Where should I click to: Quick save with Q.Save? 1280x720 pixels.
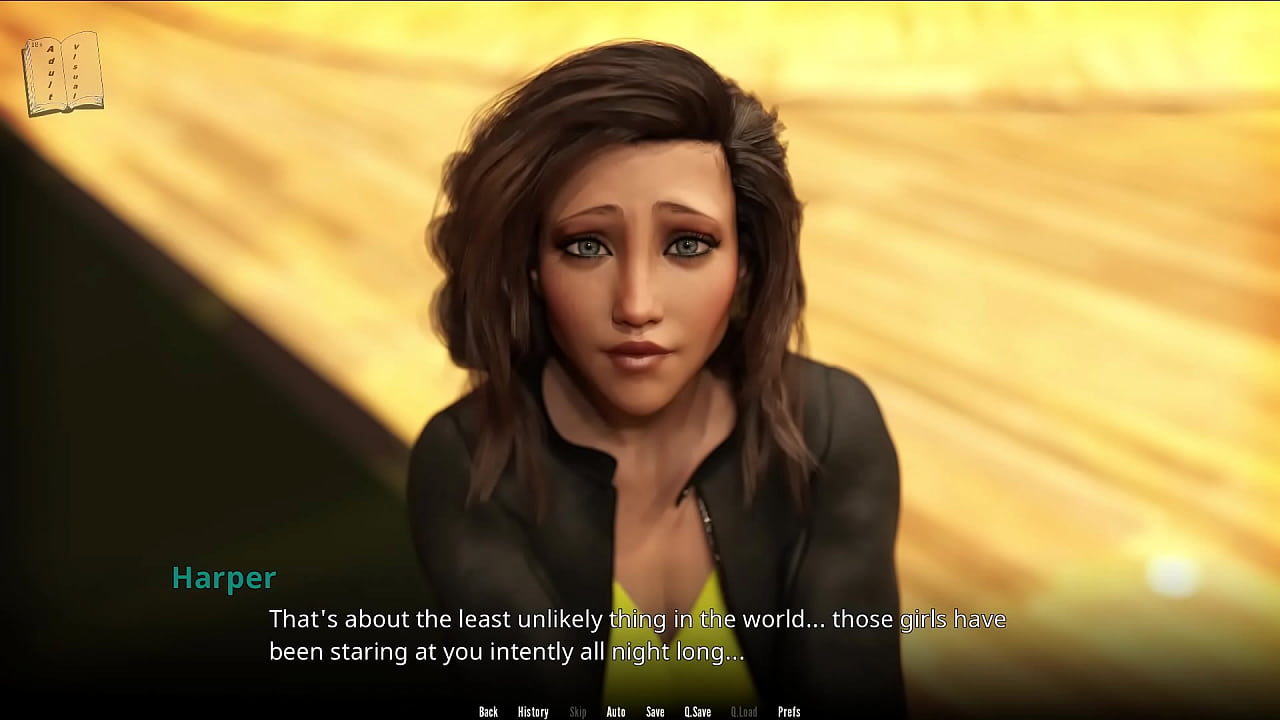click(698, 712)
